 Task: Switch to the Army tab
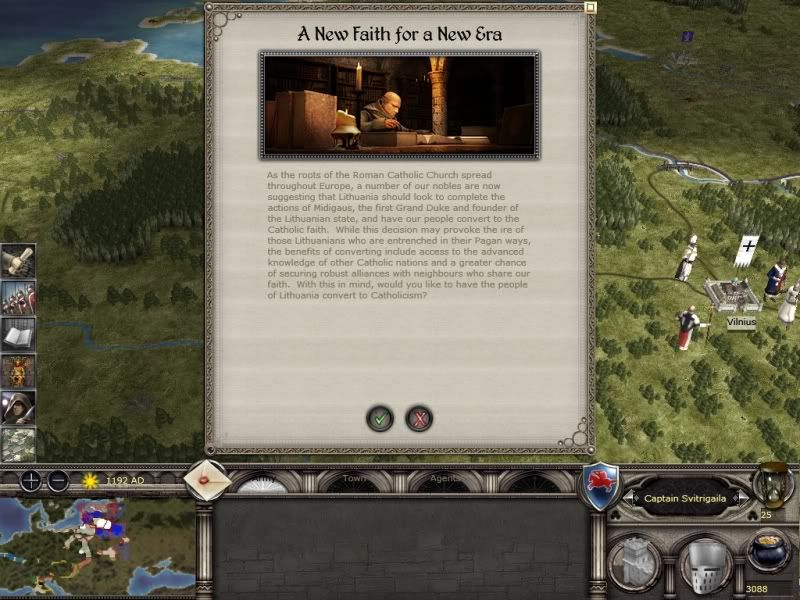click(x=266, y=481)
